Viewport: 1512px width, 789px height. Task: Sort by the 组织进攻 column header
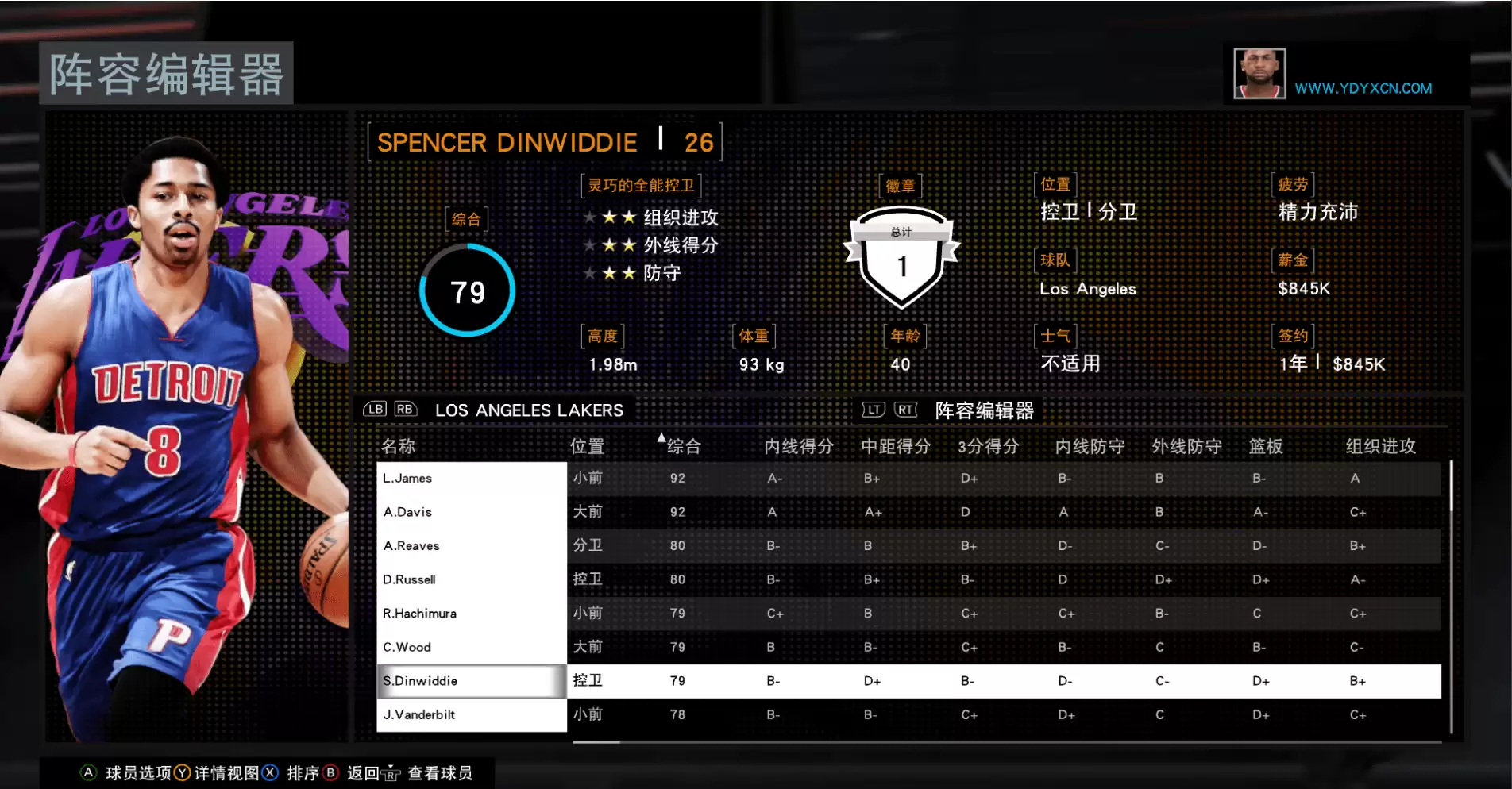pyautogui.click(x=1380, y=446)
